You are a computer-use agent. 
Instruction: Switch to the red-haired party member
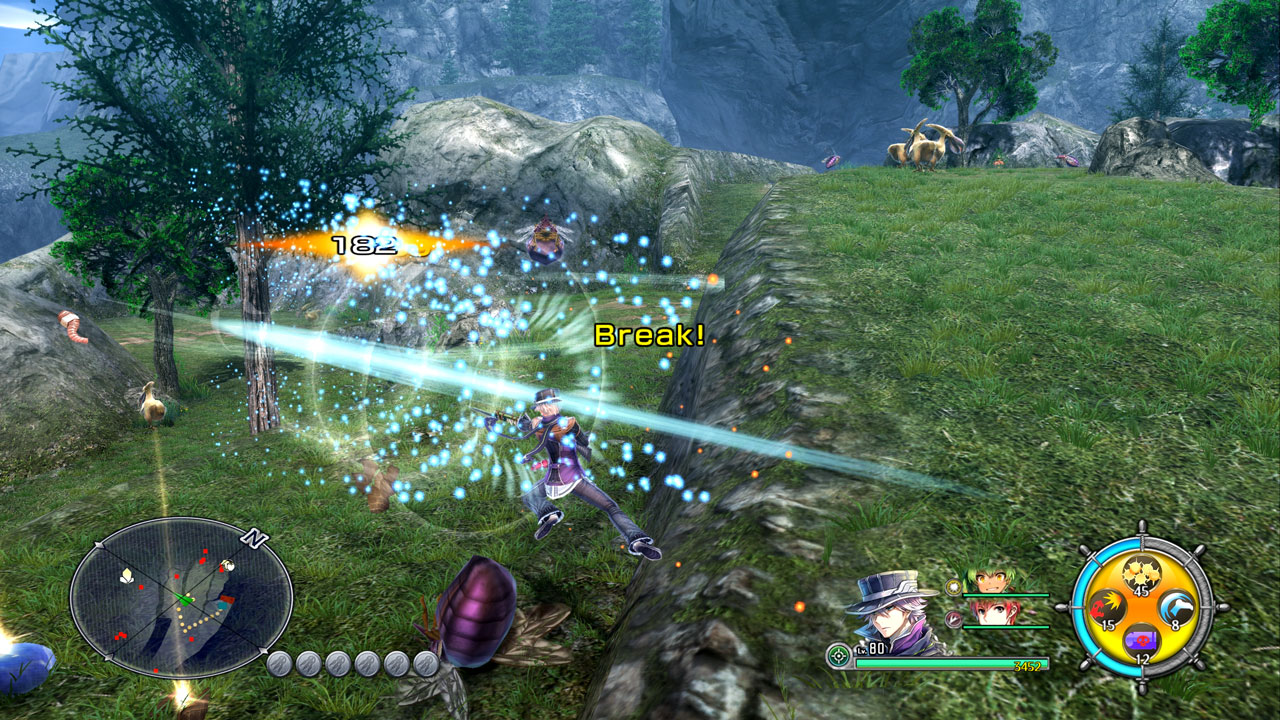[989, 613]
